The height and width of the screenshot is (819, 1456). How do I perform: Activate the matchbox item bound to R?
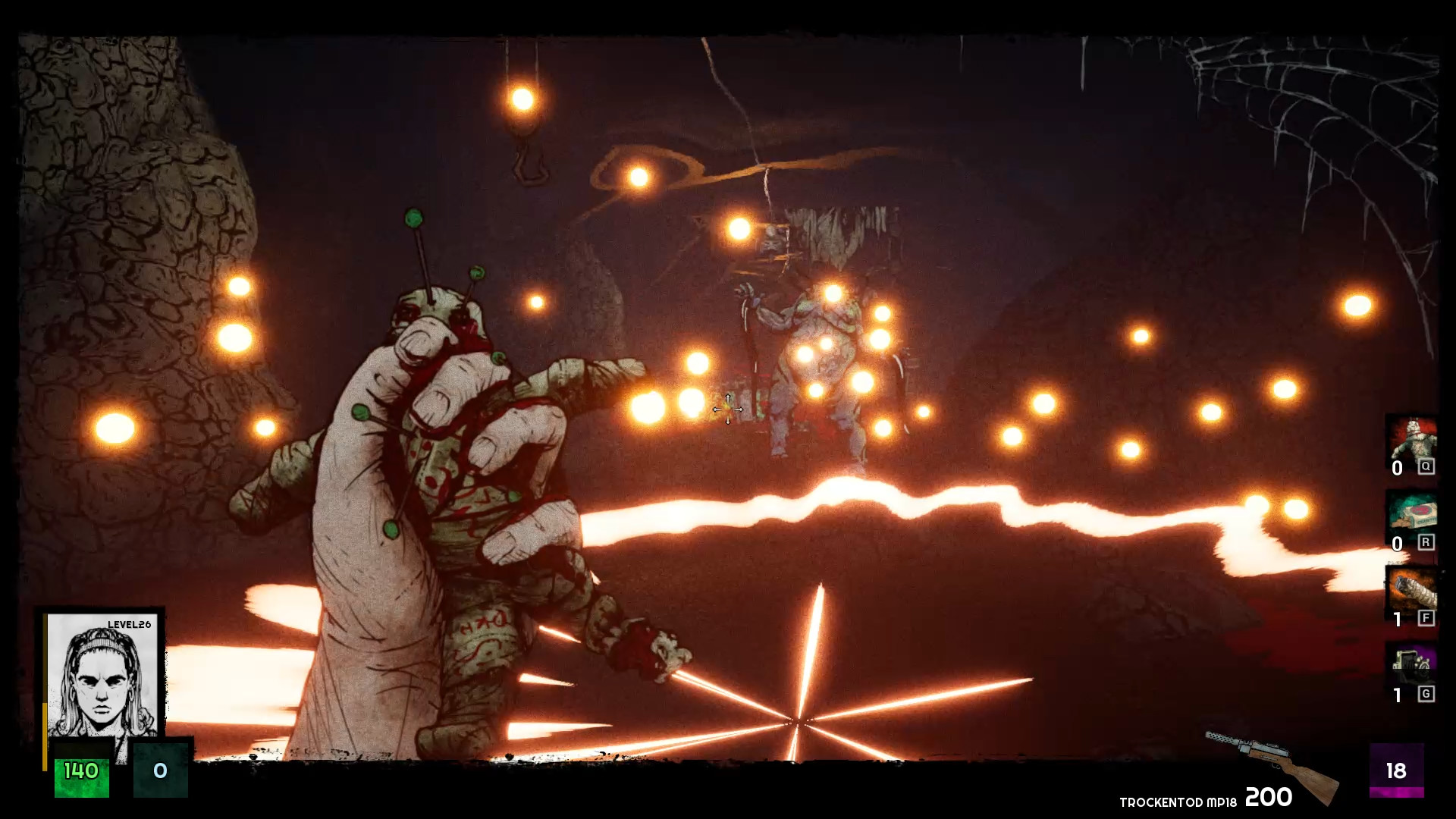[1412, 516]
